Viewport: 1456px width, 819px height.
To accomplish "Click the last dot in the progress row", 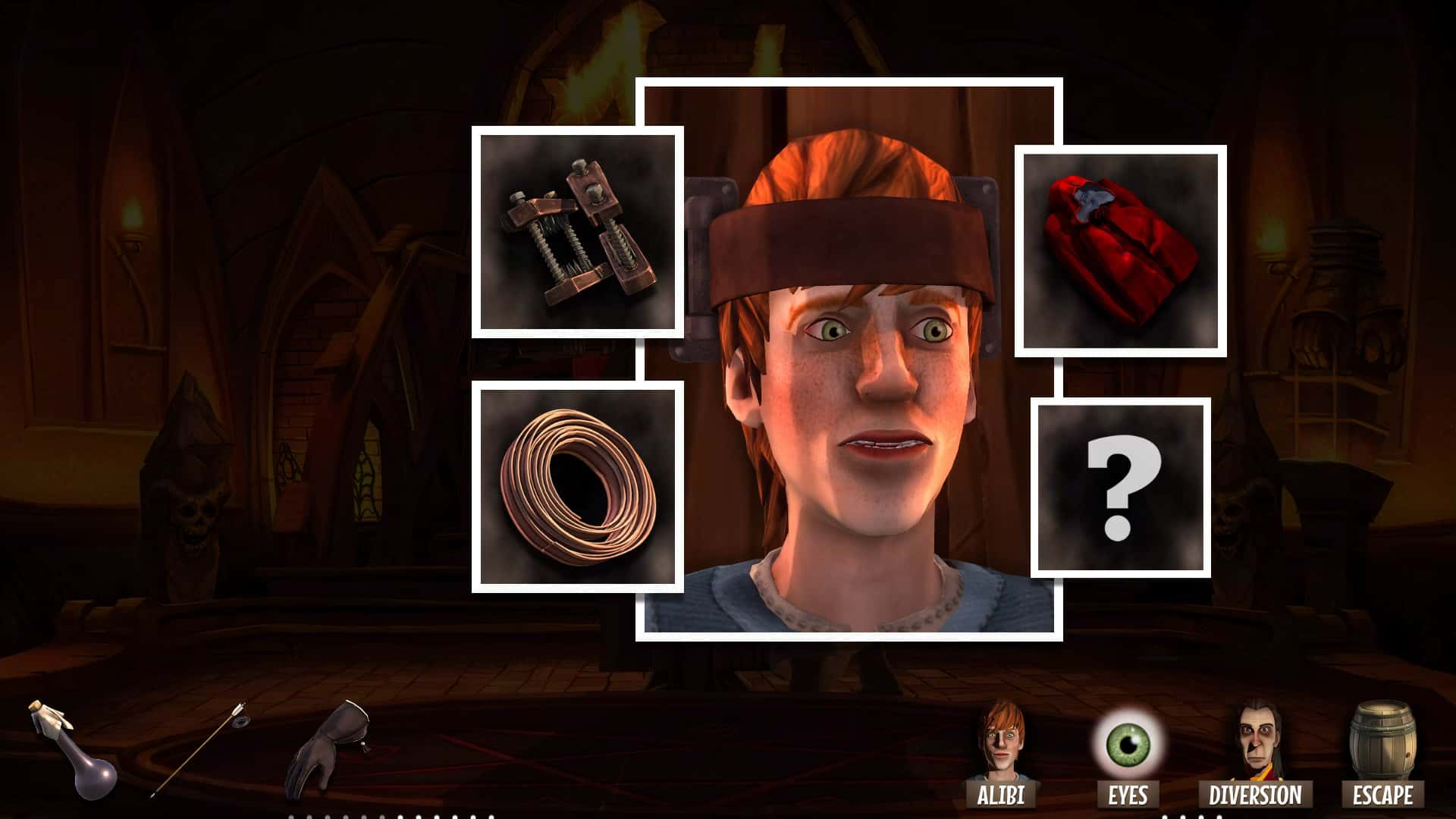I will tap(491, 817).
